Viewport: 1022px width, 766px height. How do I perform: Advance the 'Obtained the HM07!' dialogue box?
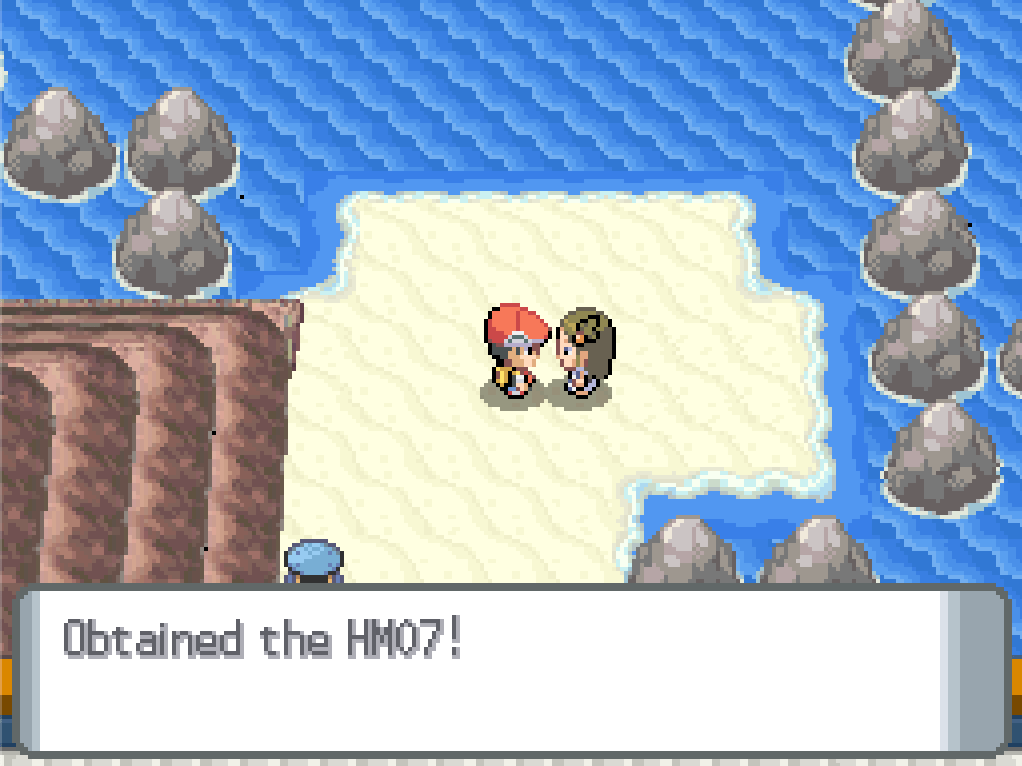[x=510, y=668]
